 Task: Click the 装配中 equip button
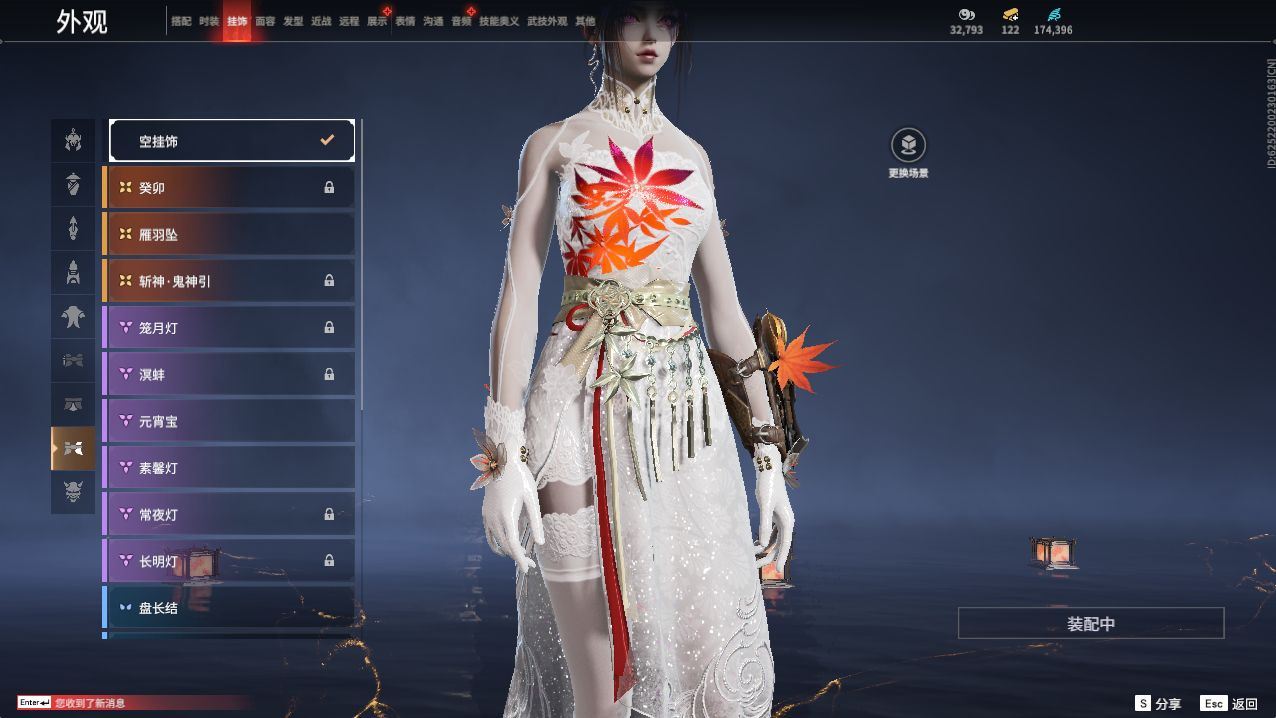click(1091, 623)
